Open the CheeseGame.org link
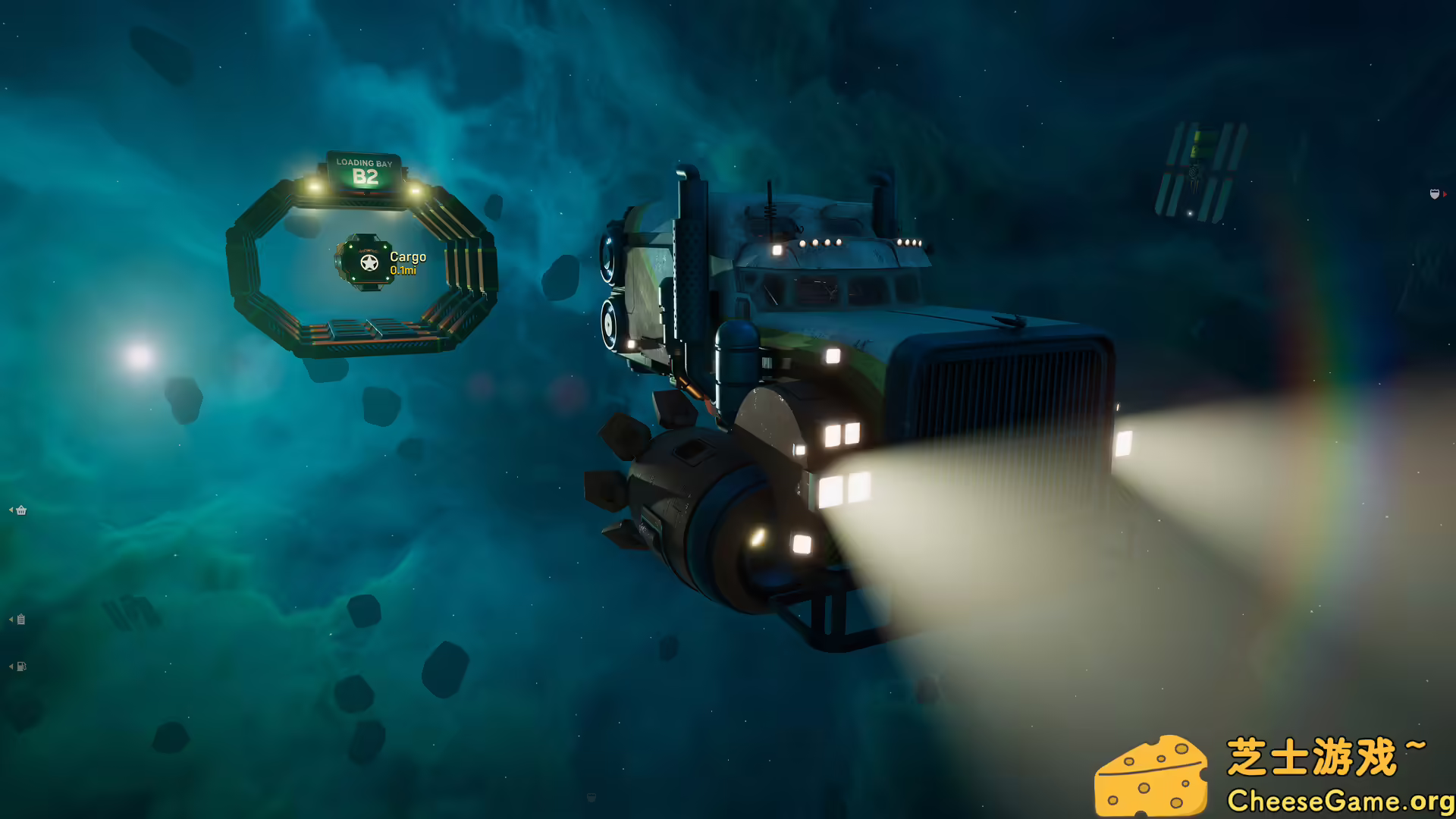The width and height of the screenshot is (1456, 819). pos(1338,800)
